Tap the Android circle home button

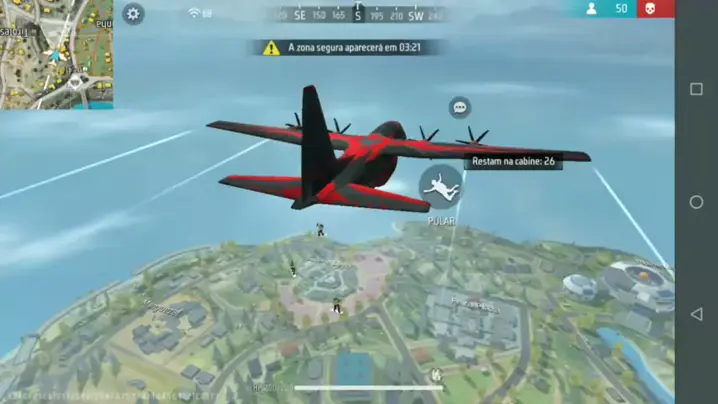tap(697, 202)
